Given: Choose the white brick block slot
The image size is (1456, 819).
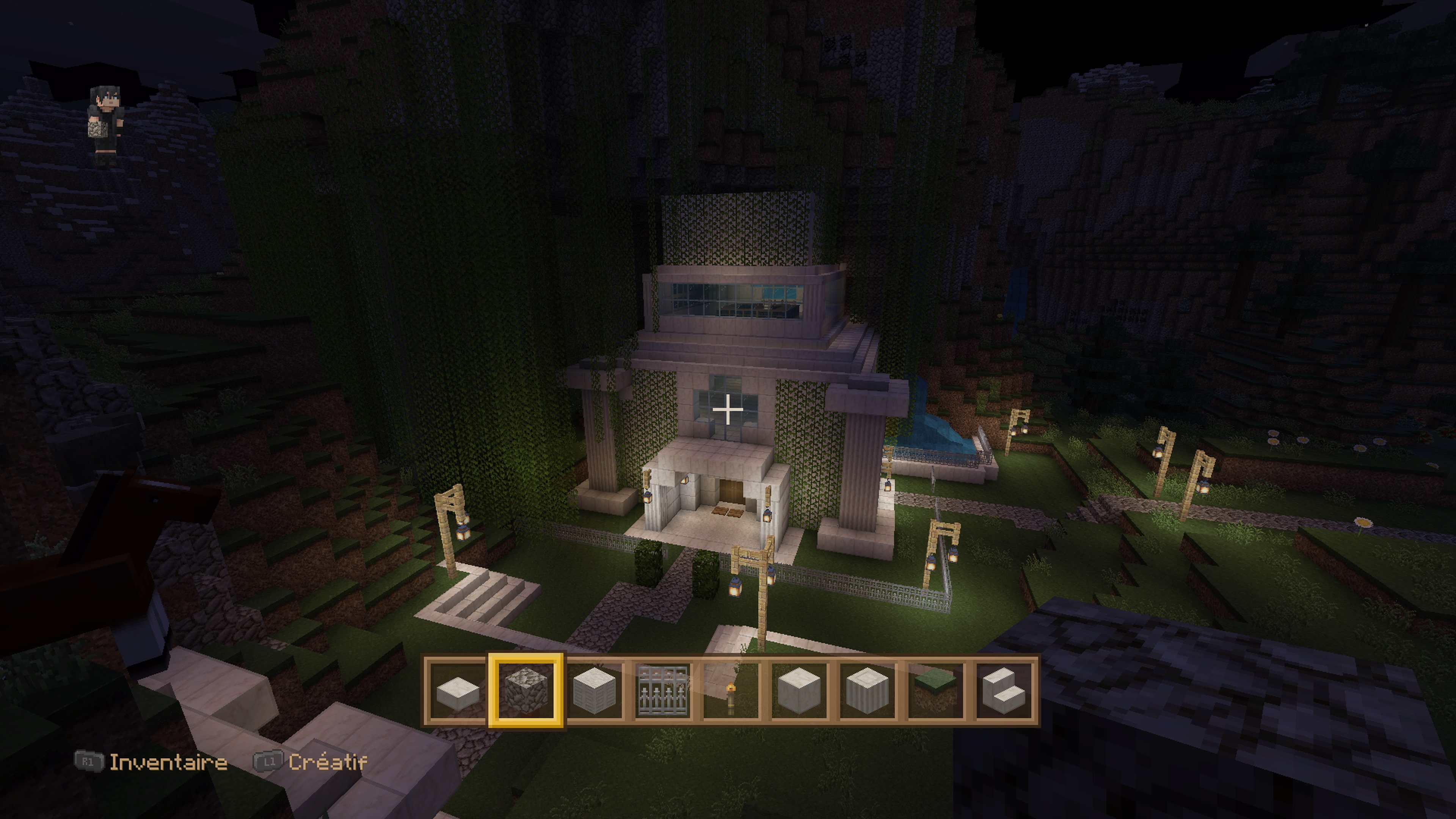Looking at the screenshot, I should pos(594,691).
